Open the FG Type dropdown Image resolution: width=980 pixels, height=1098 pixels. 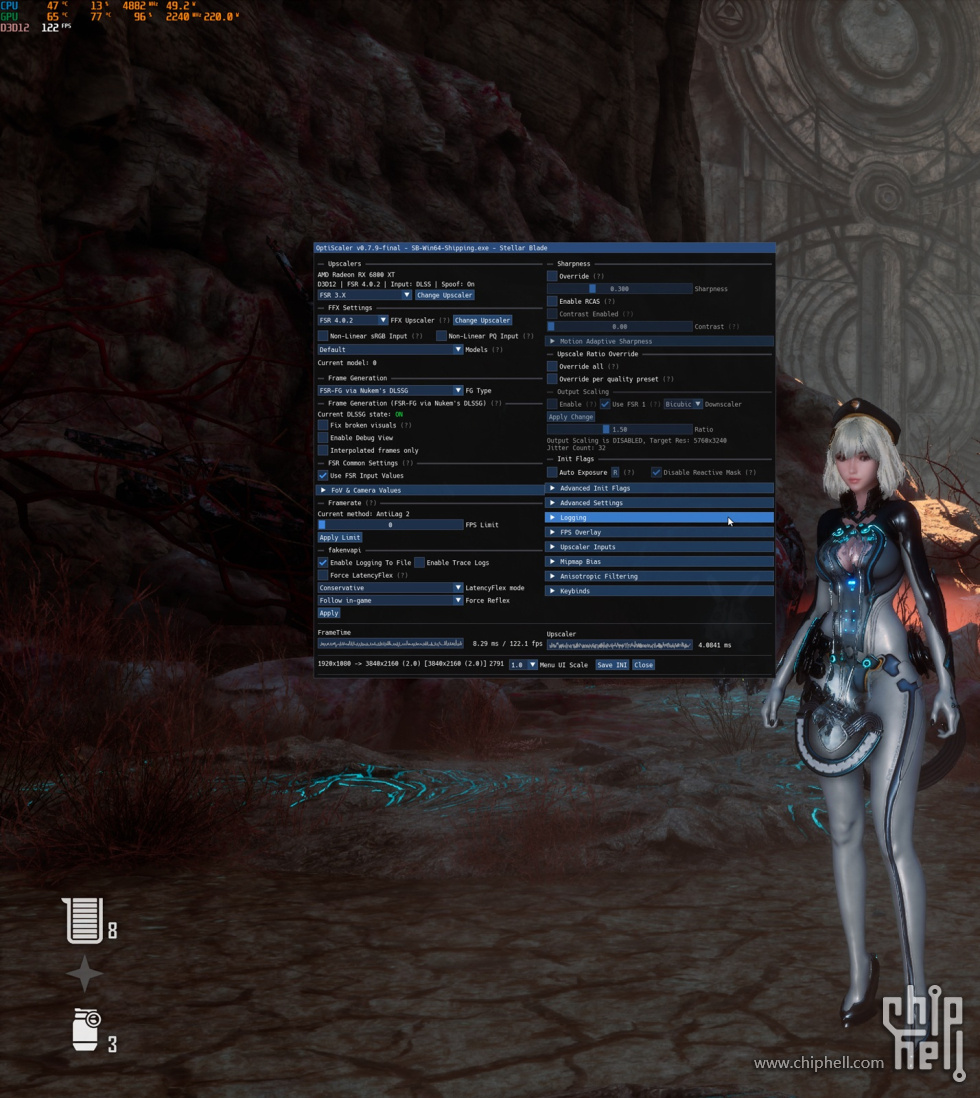(x=390, y=390)
